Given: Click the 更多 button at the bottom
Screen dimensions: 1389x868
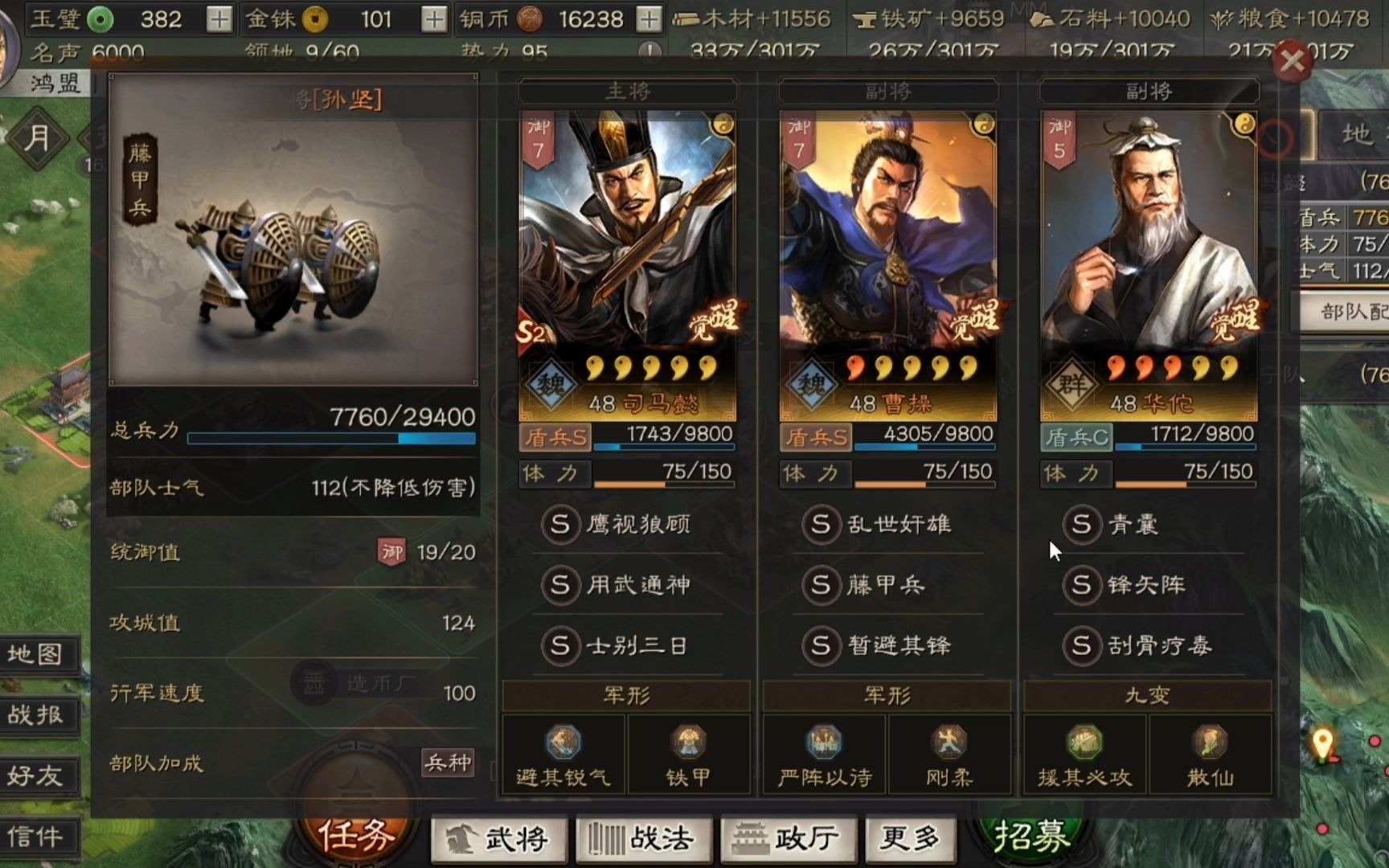Looking at the screenshot, I should 909,838.
